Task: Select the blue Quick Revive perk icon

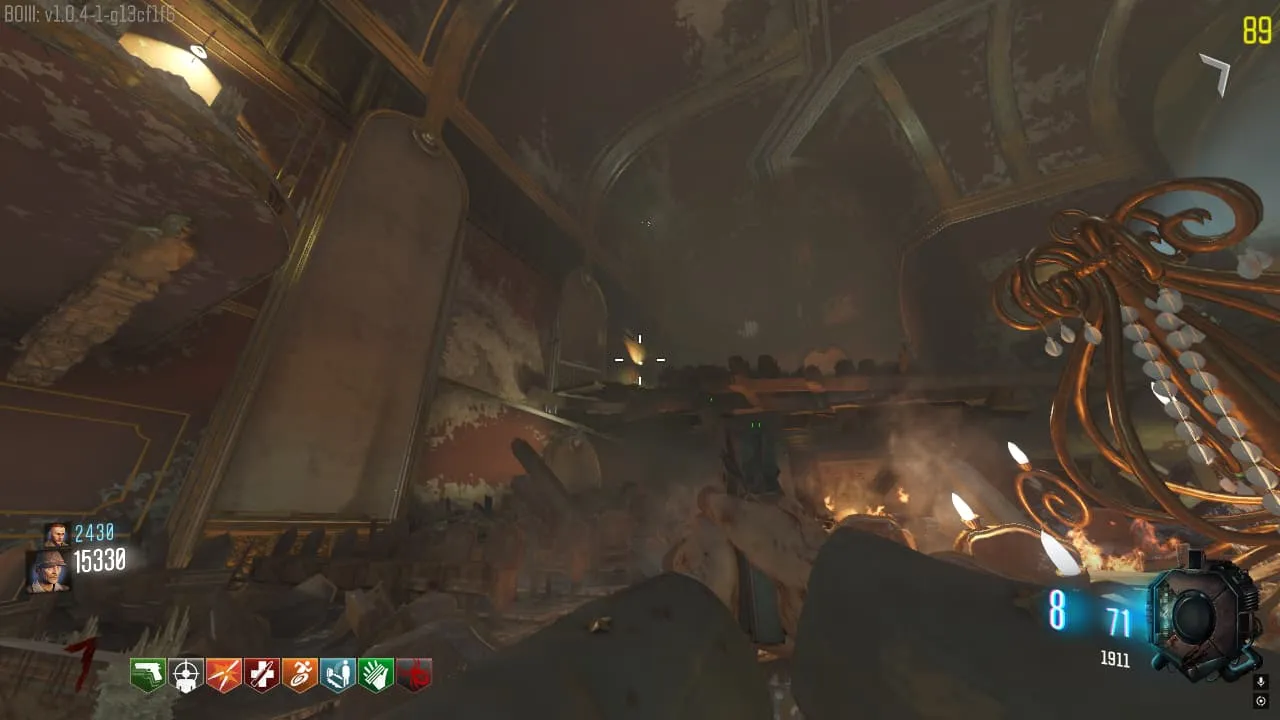Action: click(338, 675)
